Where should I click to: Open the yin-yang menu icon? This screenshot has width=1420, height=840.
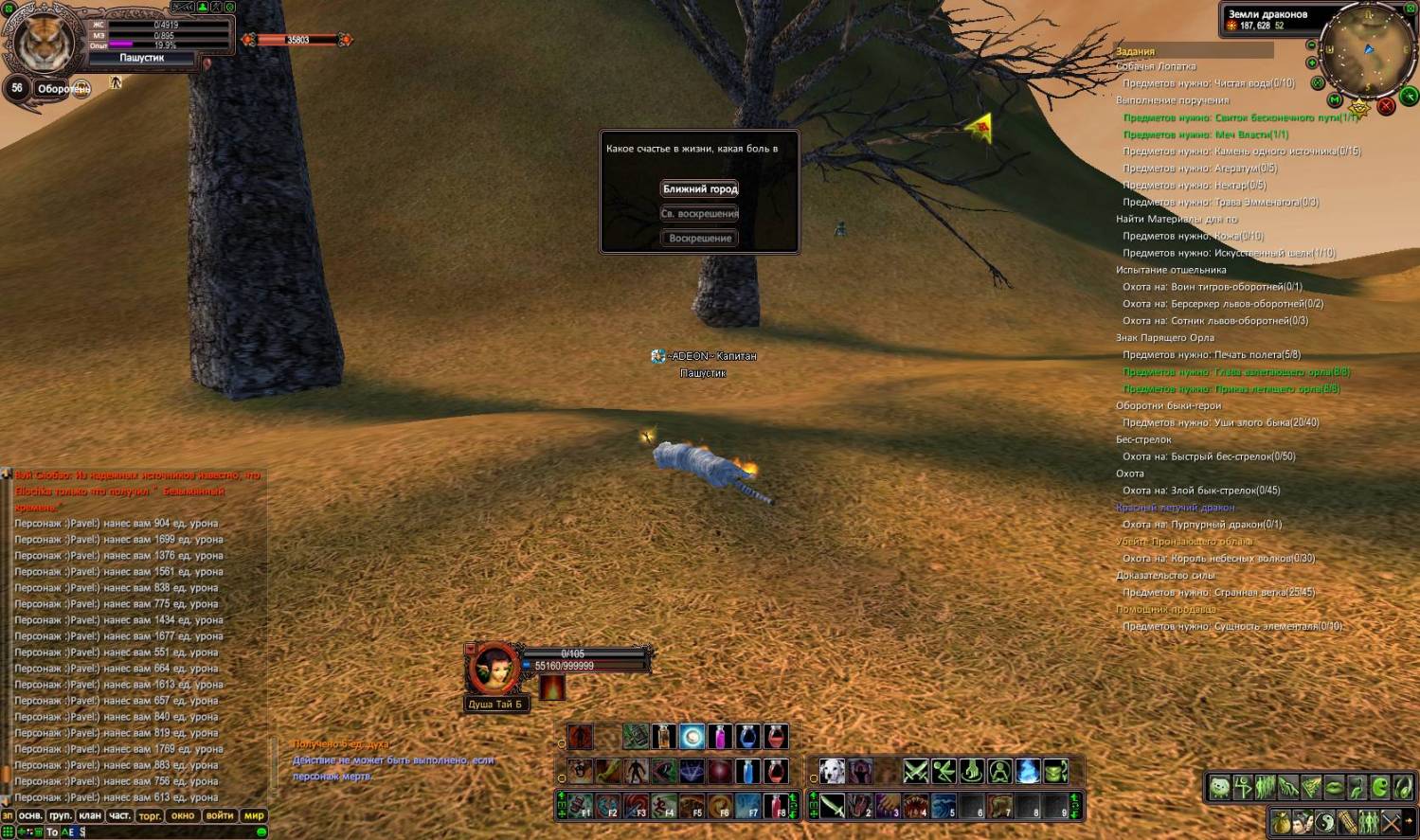1324,822
